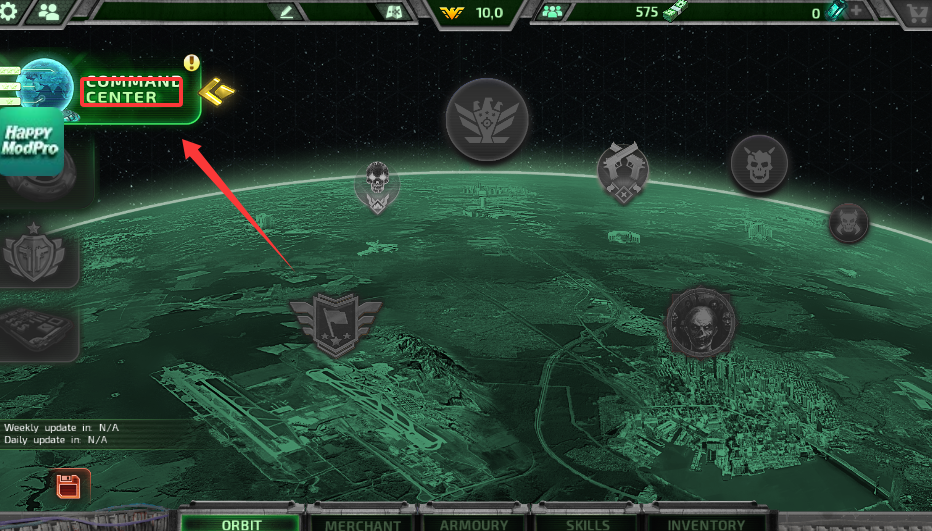This screenshot has height=531, width=932.
Task: Open the shopping cart store
Action: 915,12
